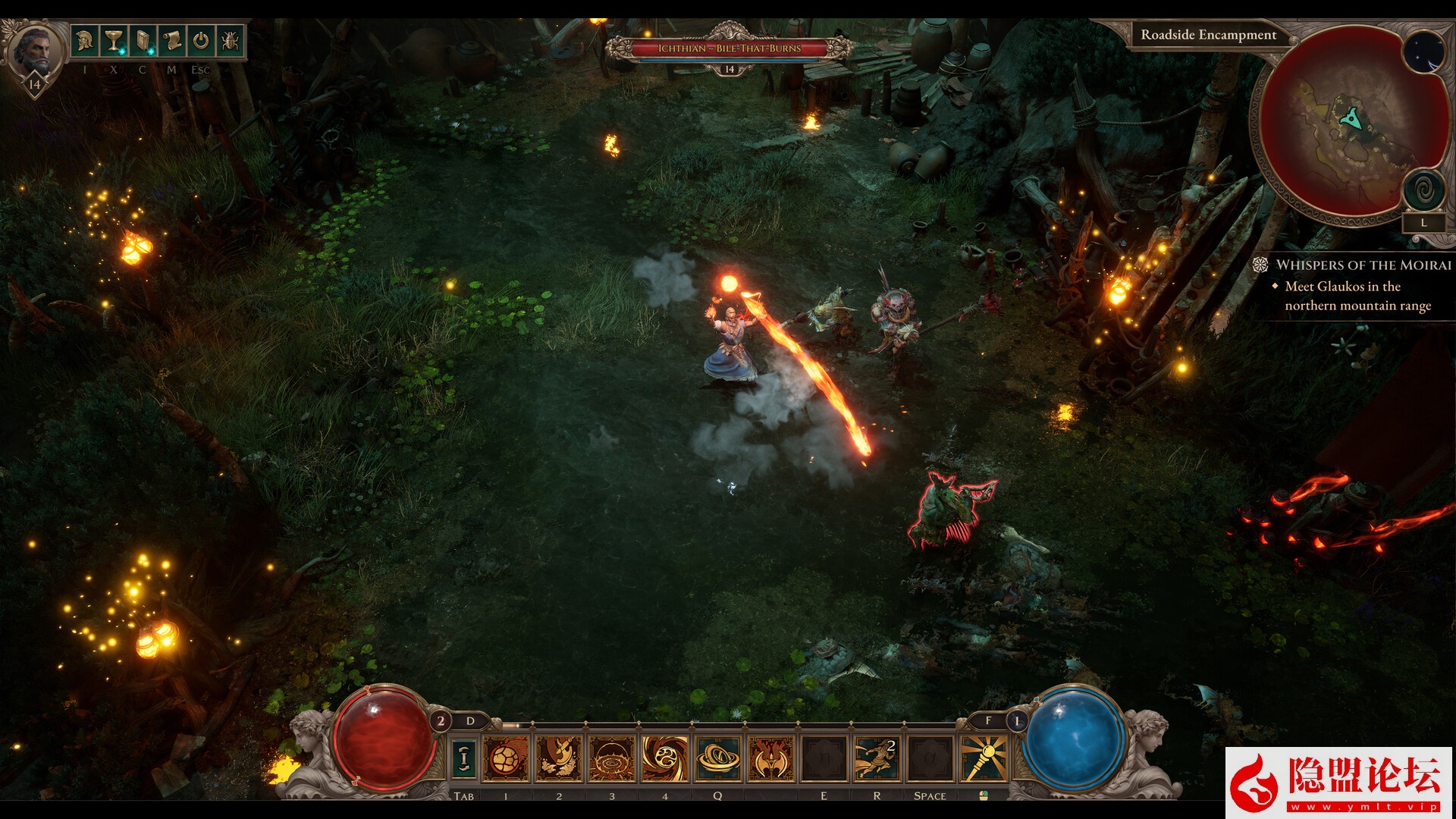Viewport: 1456px width, 819px height.
Task: Activate the spiral icon beside the minimap
Action: point(1423,190)
